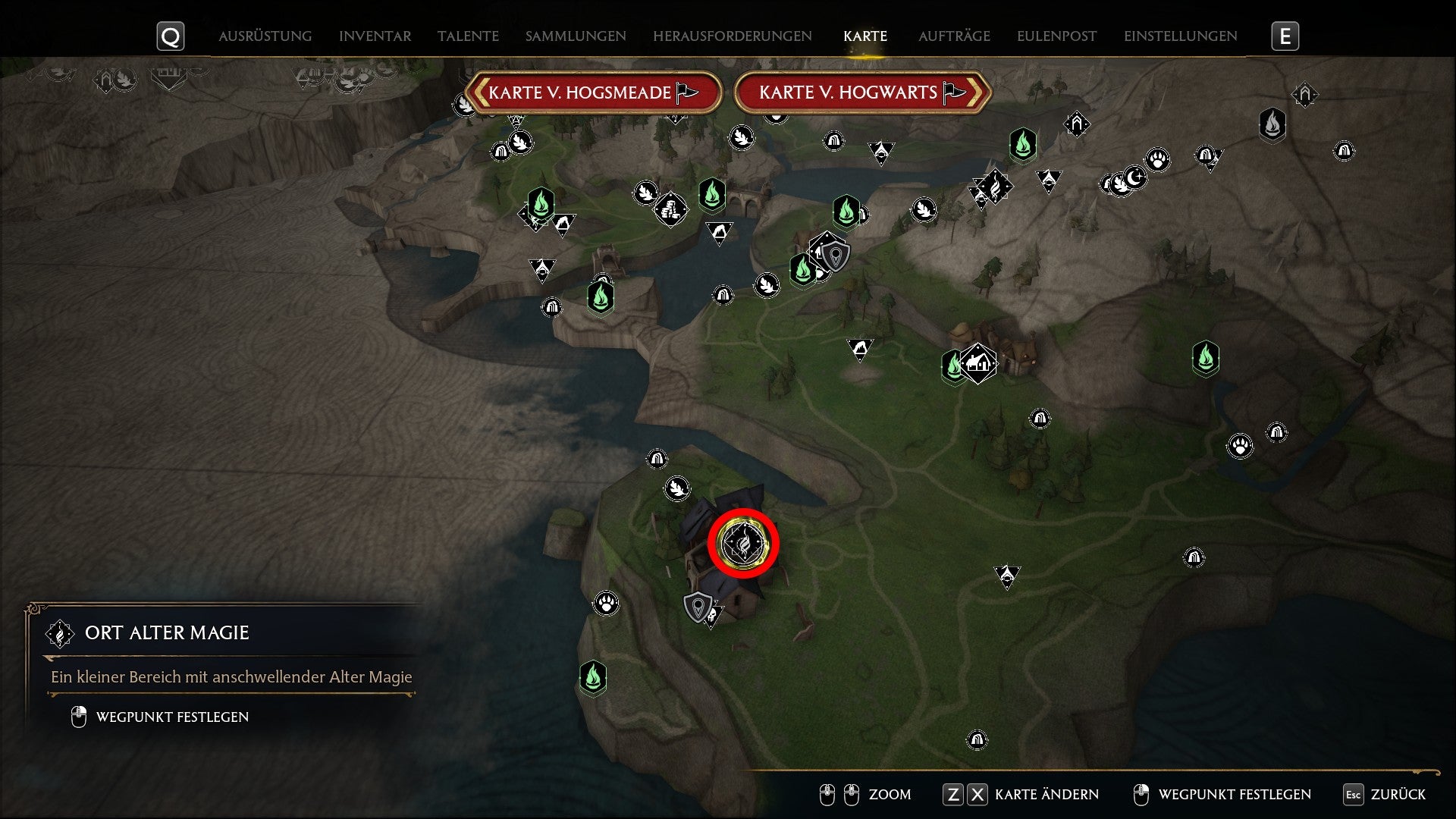The width and height of the screenshot is (1456, 819).
Task: Select the shield bandit camp icon below the circle
Action: click(x=698, y=605)
